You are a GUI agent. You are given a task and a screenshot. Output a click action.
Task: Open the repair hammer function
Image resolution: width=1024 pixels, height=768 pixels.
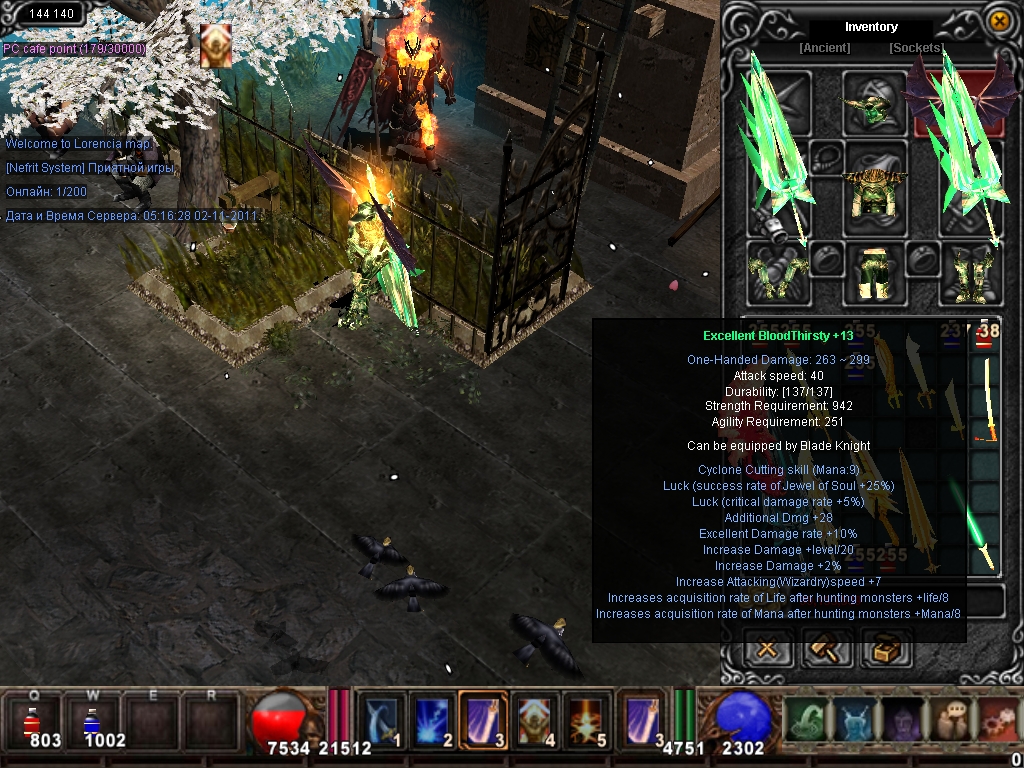827,650
